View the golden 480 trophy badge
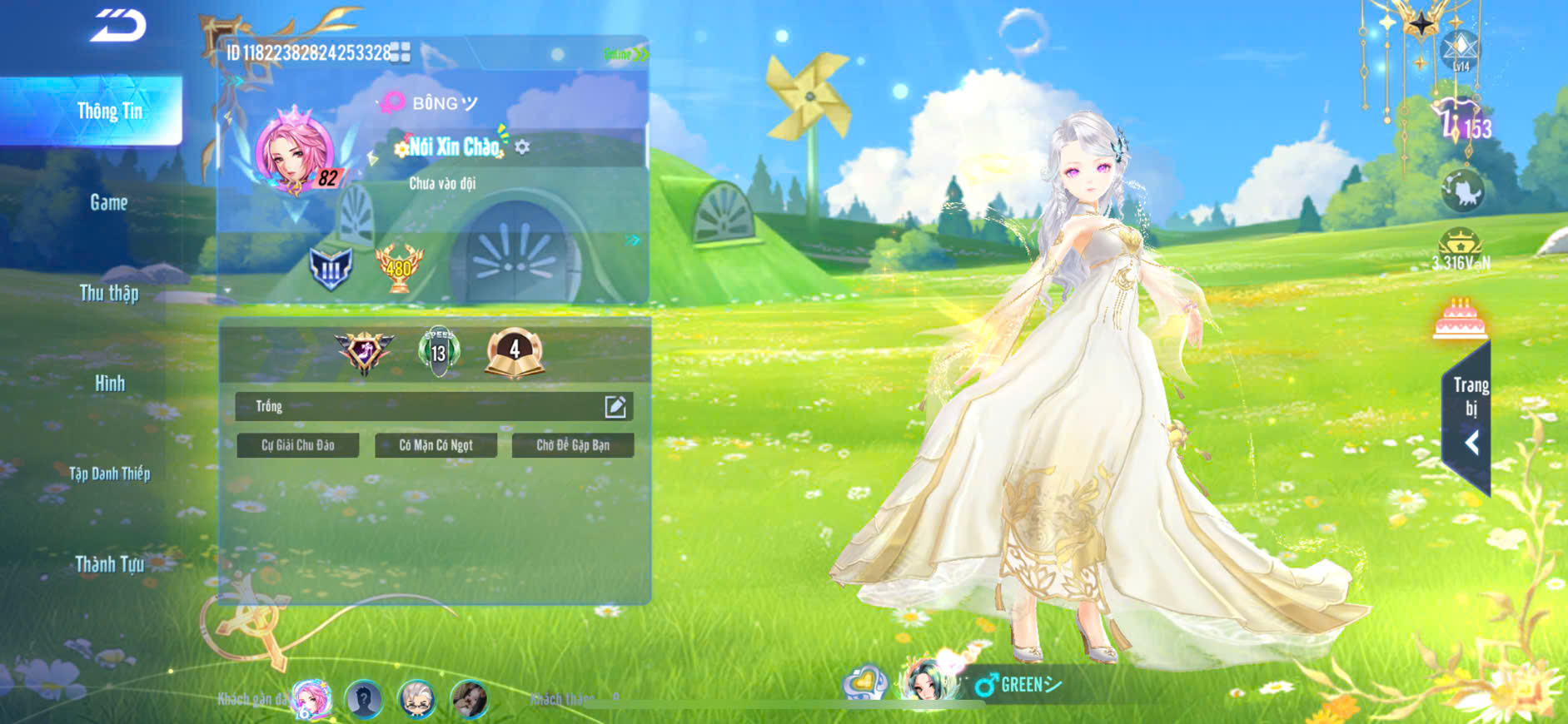 (399, 268)
